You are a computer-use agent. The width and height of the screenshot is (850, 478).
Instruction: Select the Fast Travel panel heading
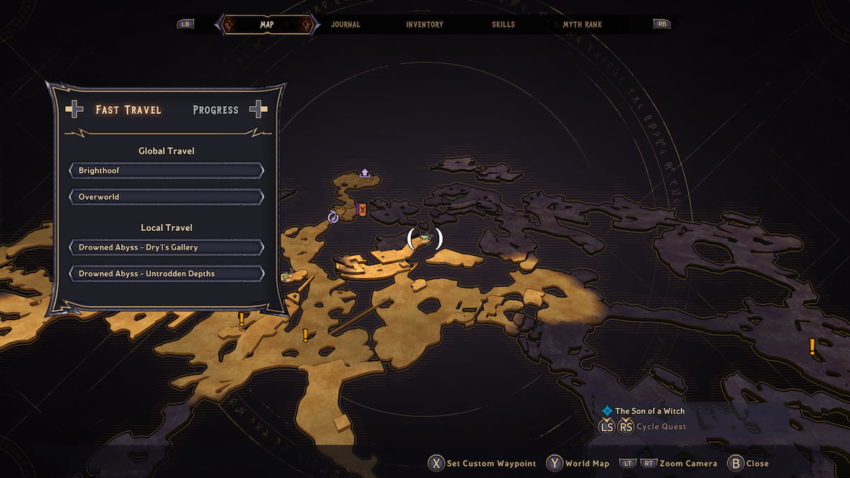[x=128, y=110]
